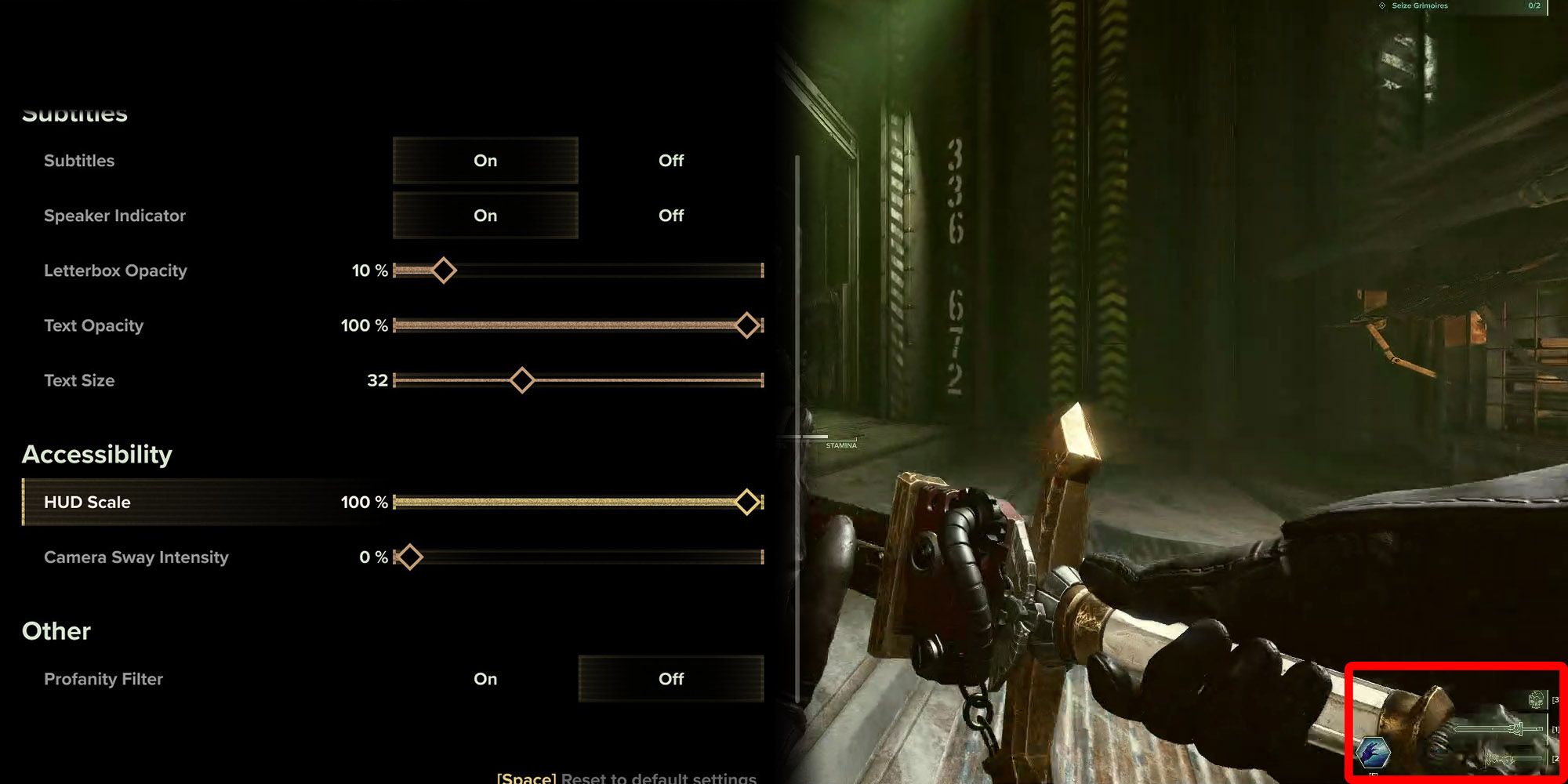Click the Camera Sway Intensity slider handle
Viewport: 1568px width, 784px height.
coord(408,557)
